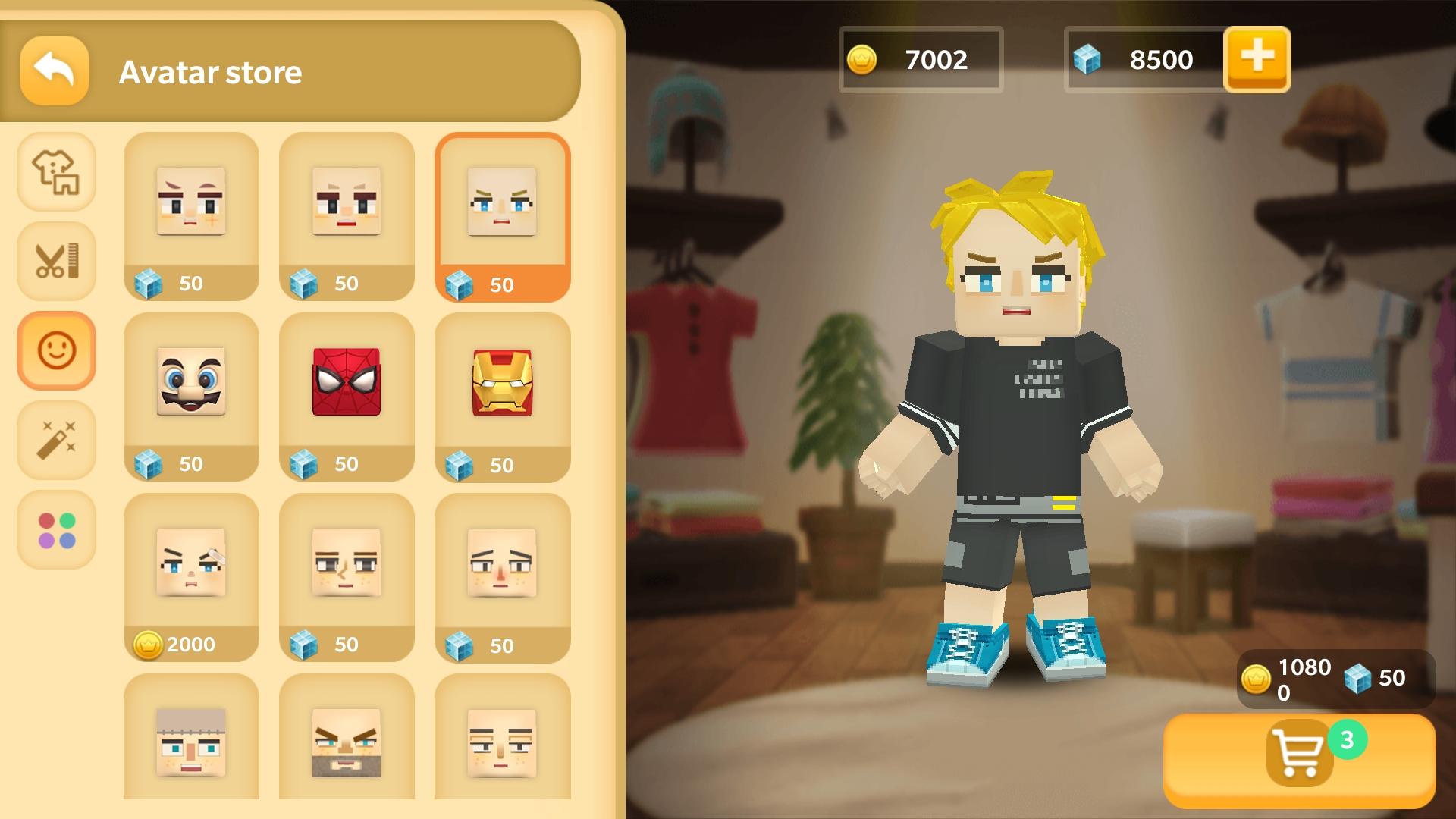Open the clothing category icon
Screen dimensions: 1456x819
click(x=56, y=172)
